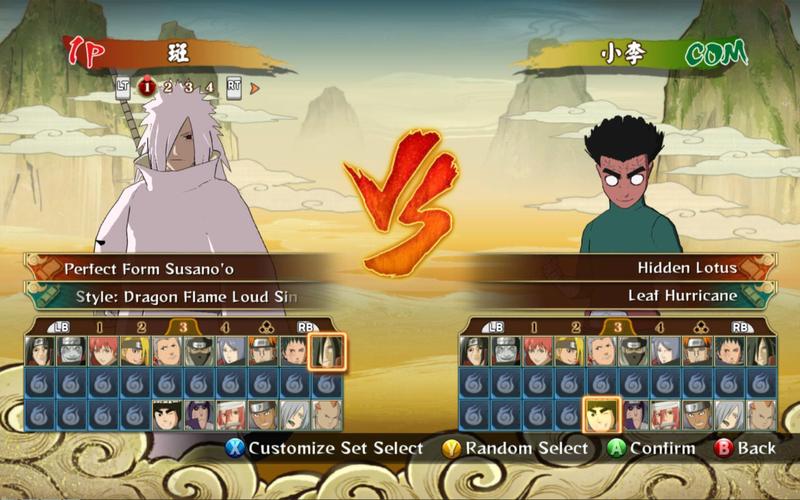This screenshot has width=800, height=500.
Task: Select Itachi's portrait in the 1P roster
Action: click(x=40, y=351)
